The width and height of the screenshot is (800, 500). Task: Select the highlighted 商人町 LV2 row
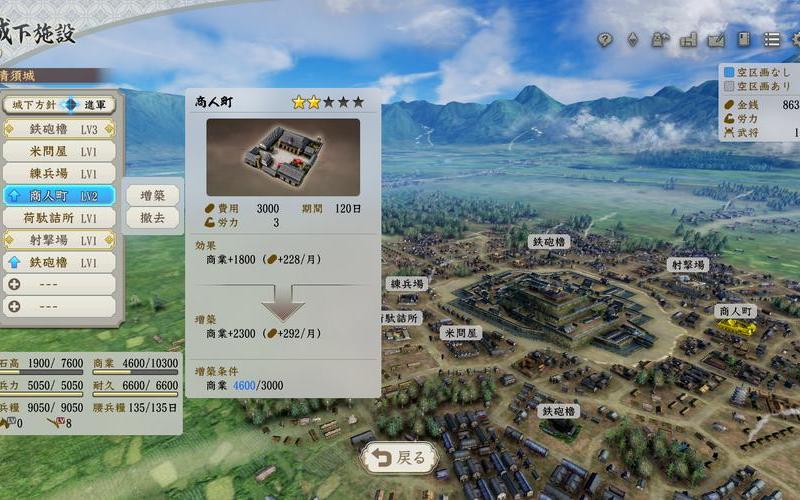pyautogui.click(x=59, y=195)
